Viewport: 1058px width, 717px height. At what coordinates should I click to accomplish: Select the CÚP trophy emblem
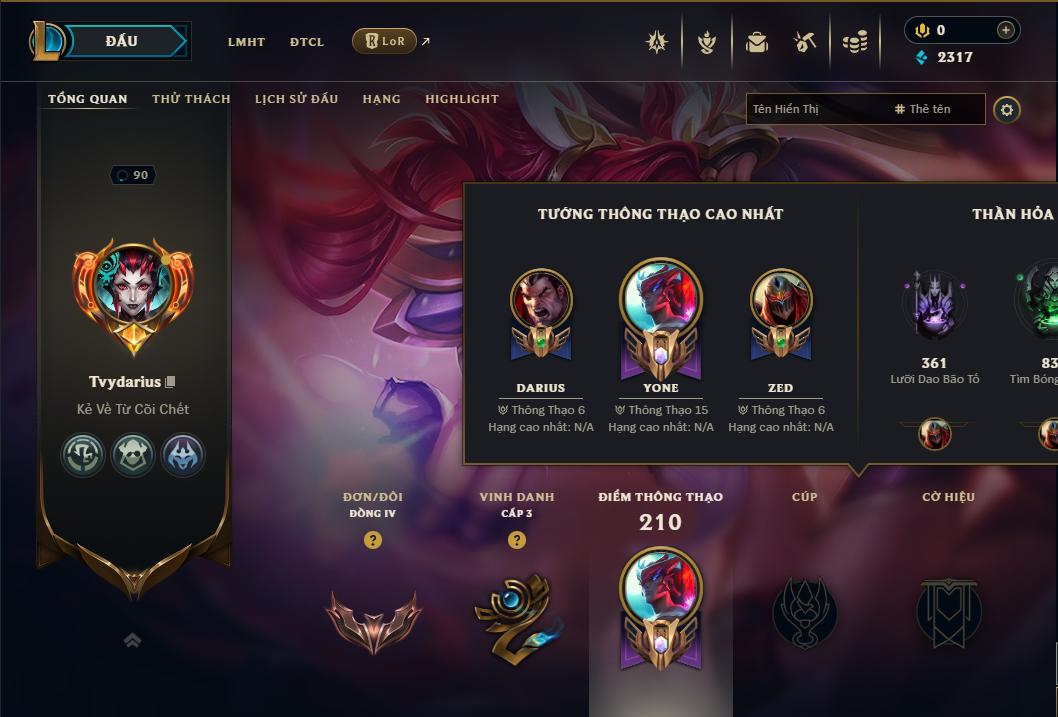pos(805,612)
